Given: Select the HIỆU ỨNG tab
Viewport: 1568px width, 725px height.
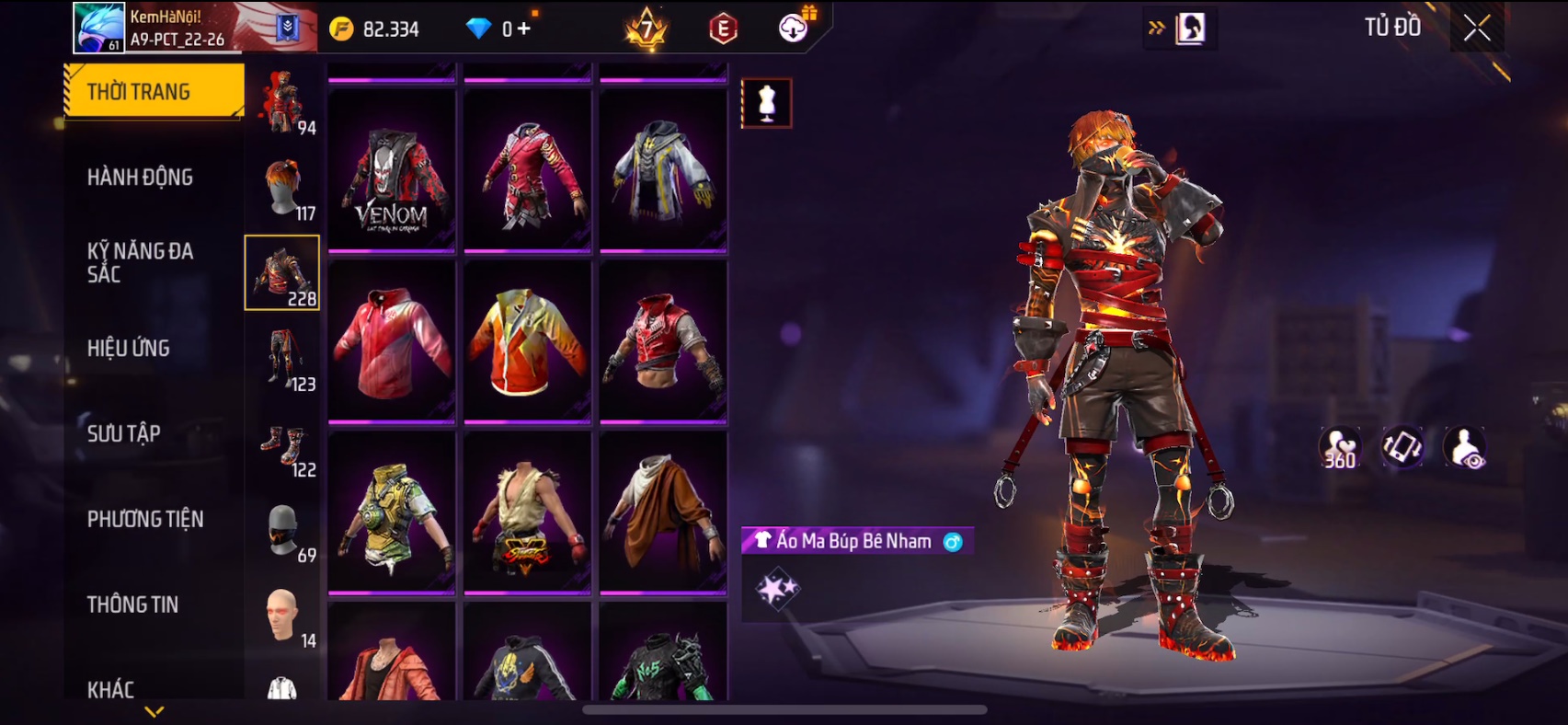Looking at the screenshot, I should pos(129,348).
